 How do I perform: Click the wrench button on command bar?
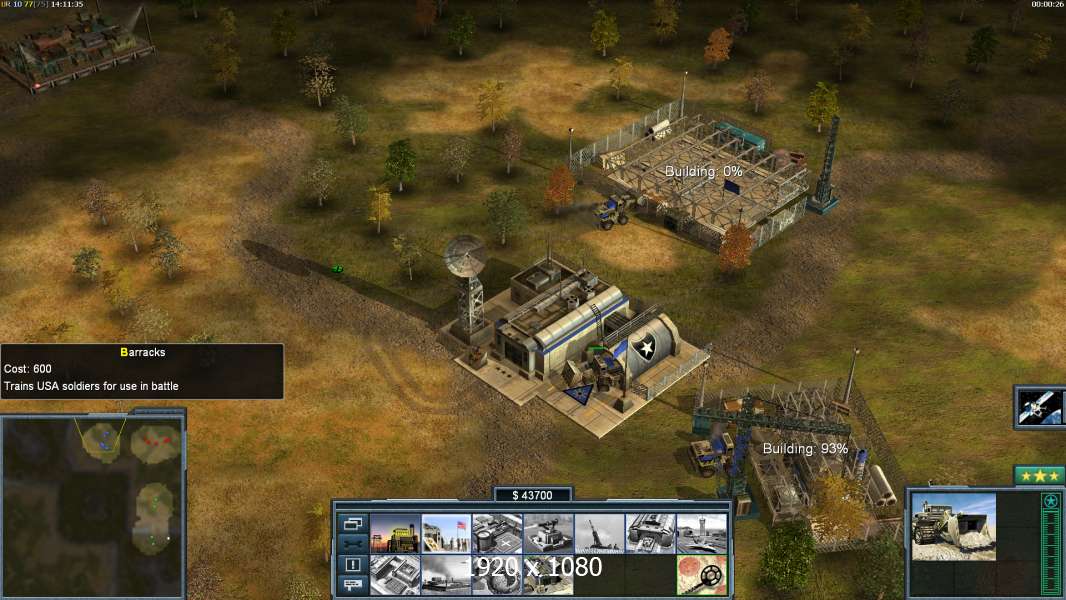pyautogui.click(x=353, y=543)
